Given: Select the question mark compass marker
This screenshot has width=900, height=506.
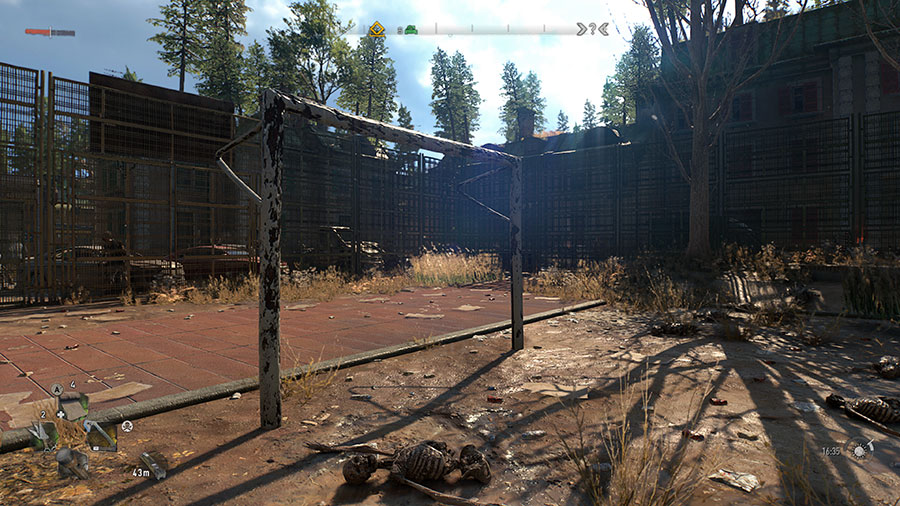Looking at the screenshot, I should point(592,29).
